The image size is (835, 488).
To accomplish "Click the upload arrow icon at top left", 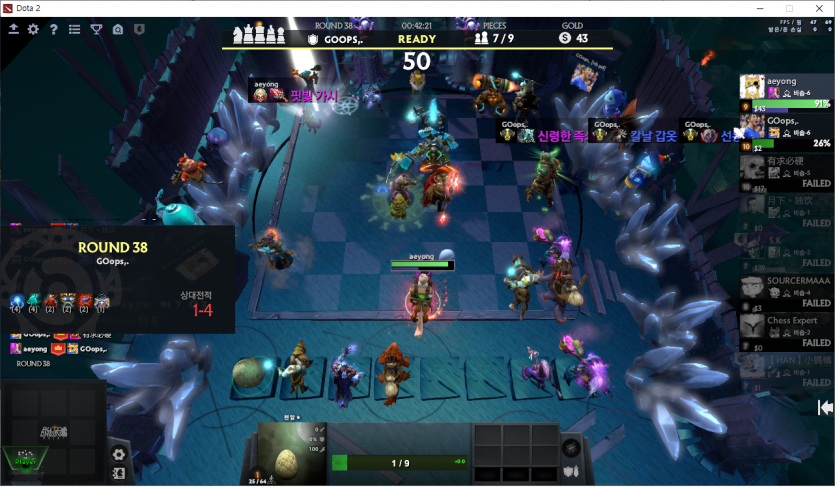I will 14,30.
